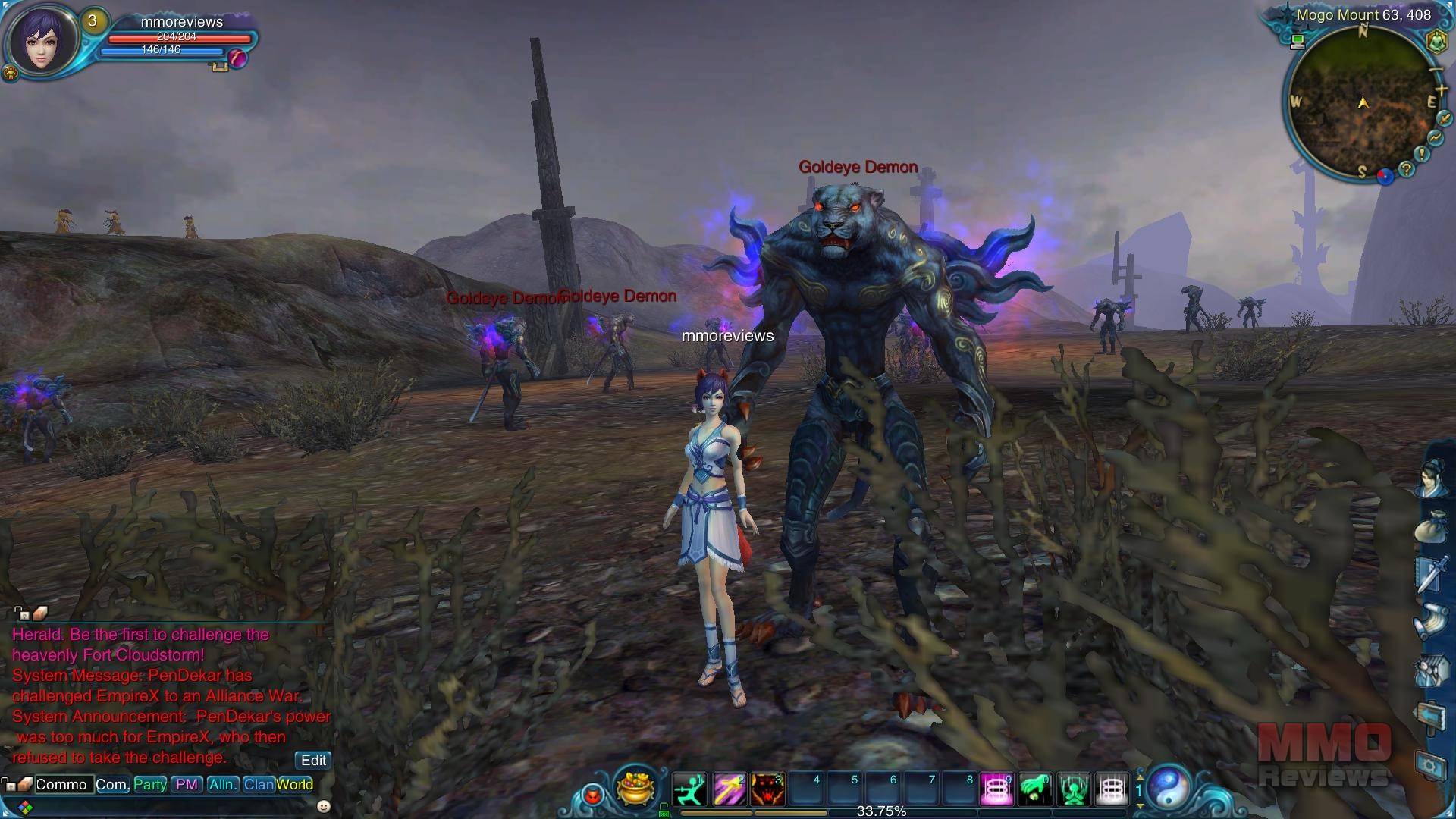Open the inventory bag icon

coord(1432,526)
